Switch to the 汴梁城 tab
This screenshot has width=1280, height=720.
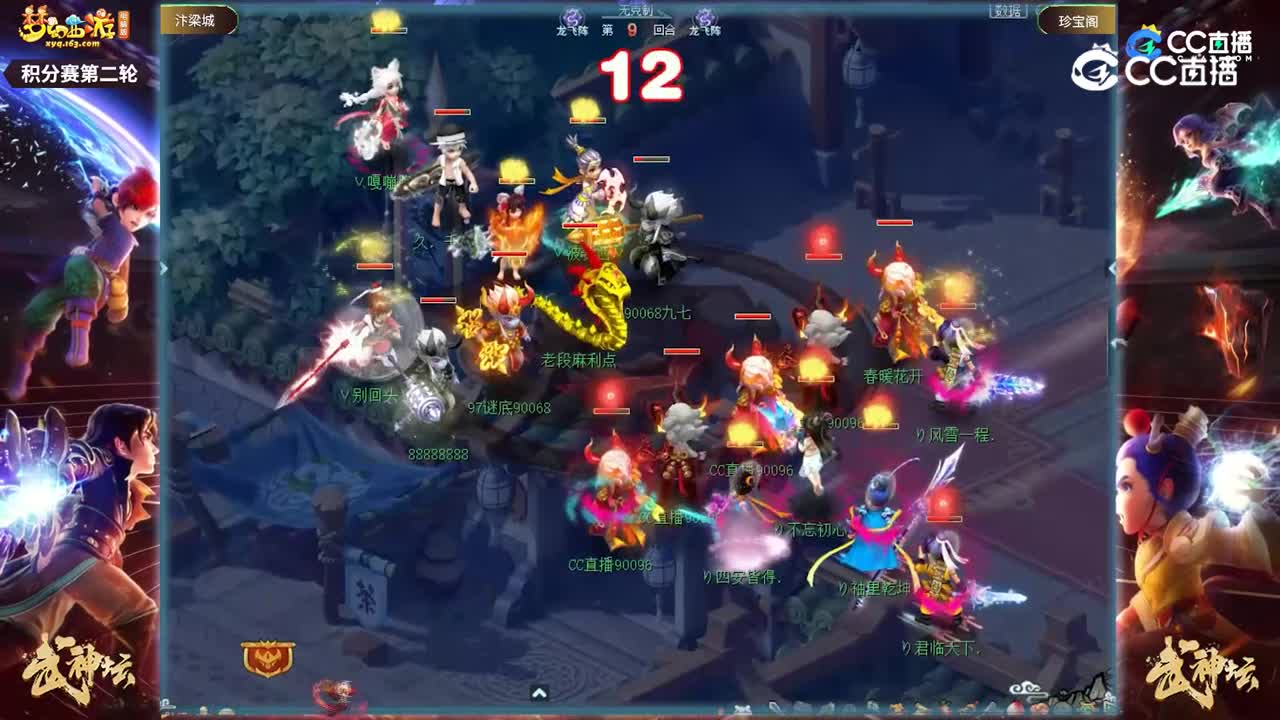196,18
